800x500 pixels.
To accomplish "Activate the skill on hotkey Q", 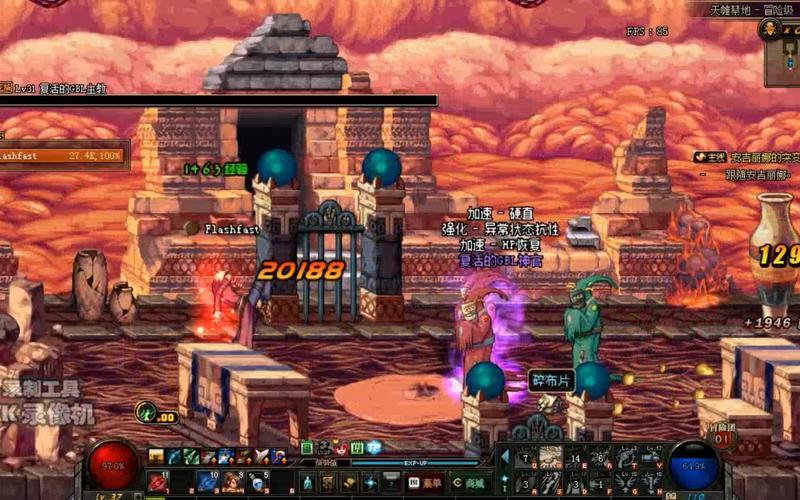I will click(526, 458).
